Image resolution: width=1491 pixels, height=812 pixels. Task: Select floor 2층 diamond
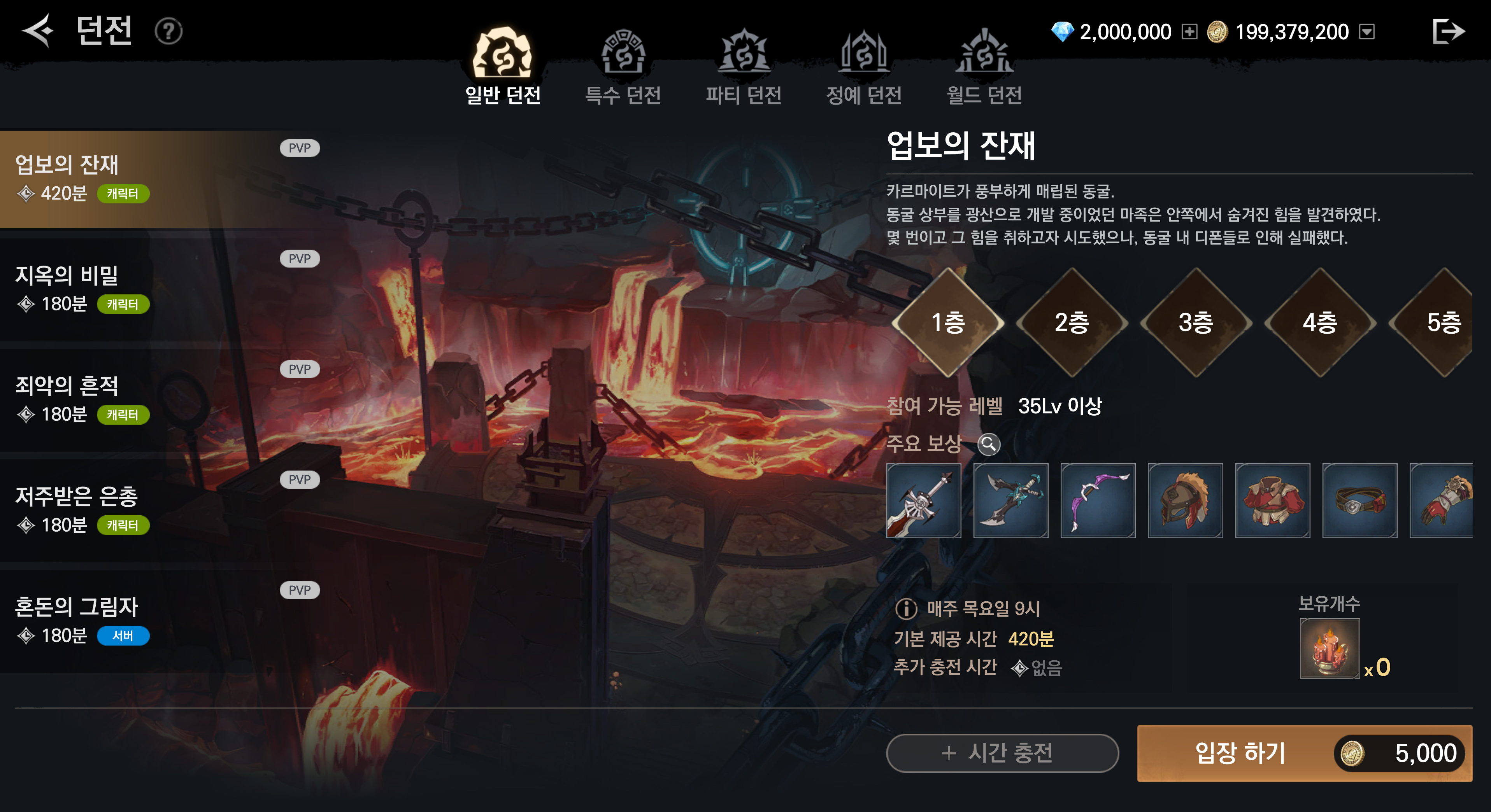[x=1072, y=322]
